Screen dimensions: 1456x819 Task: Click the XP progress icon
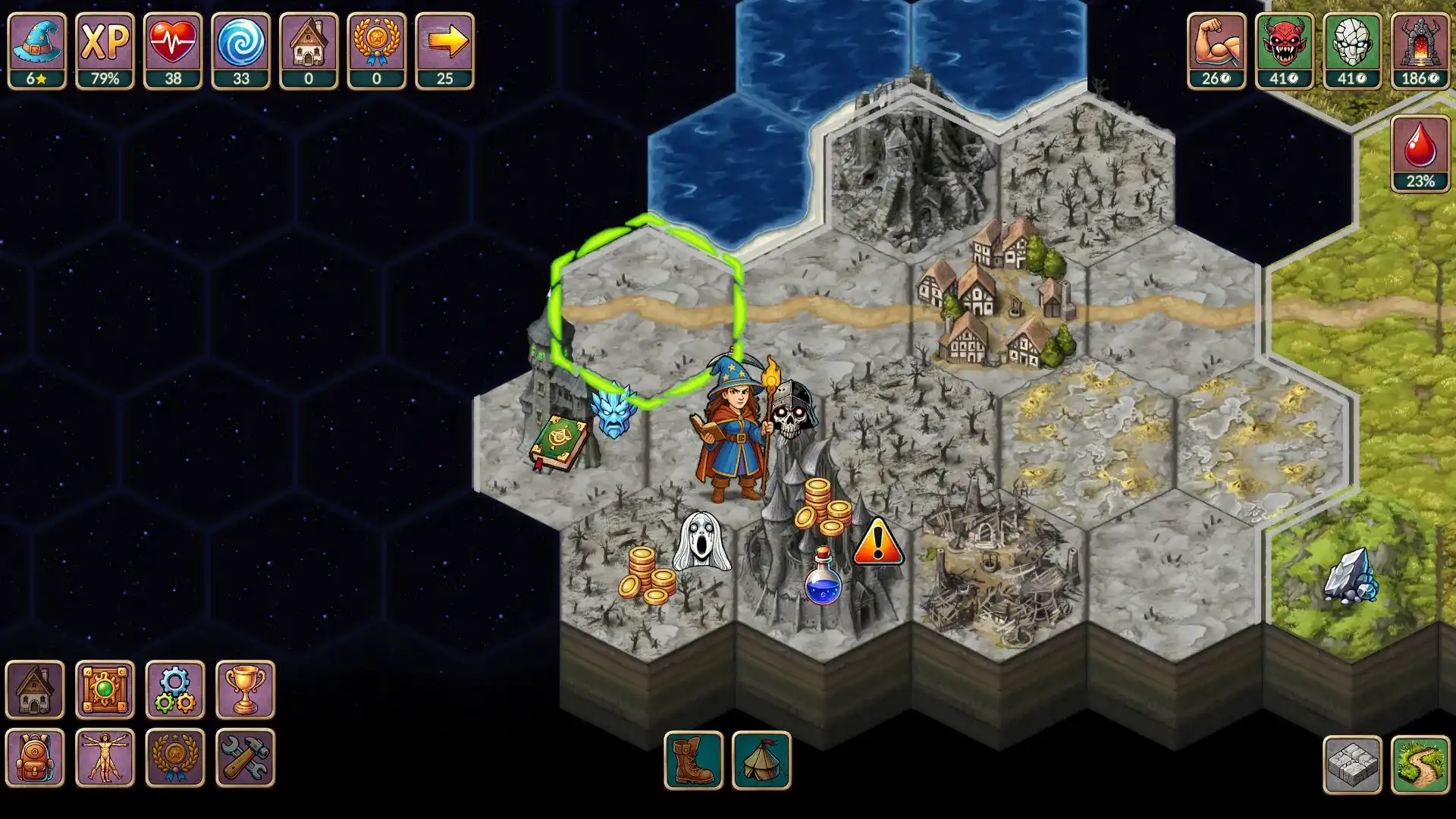coord(105,50)
